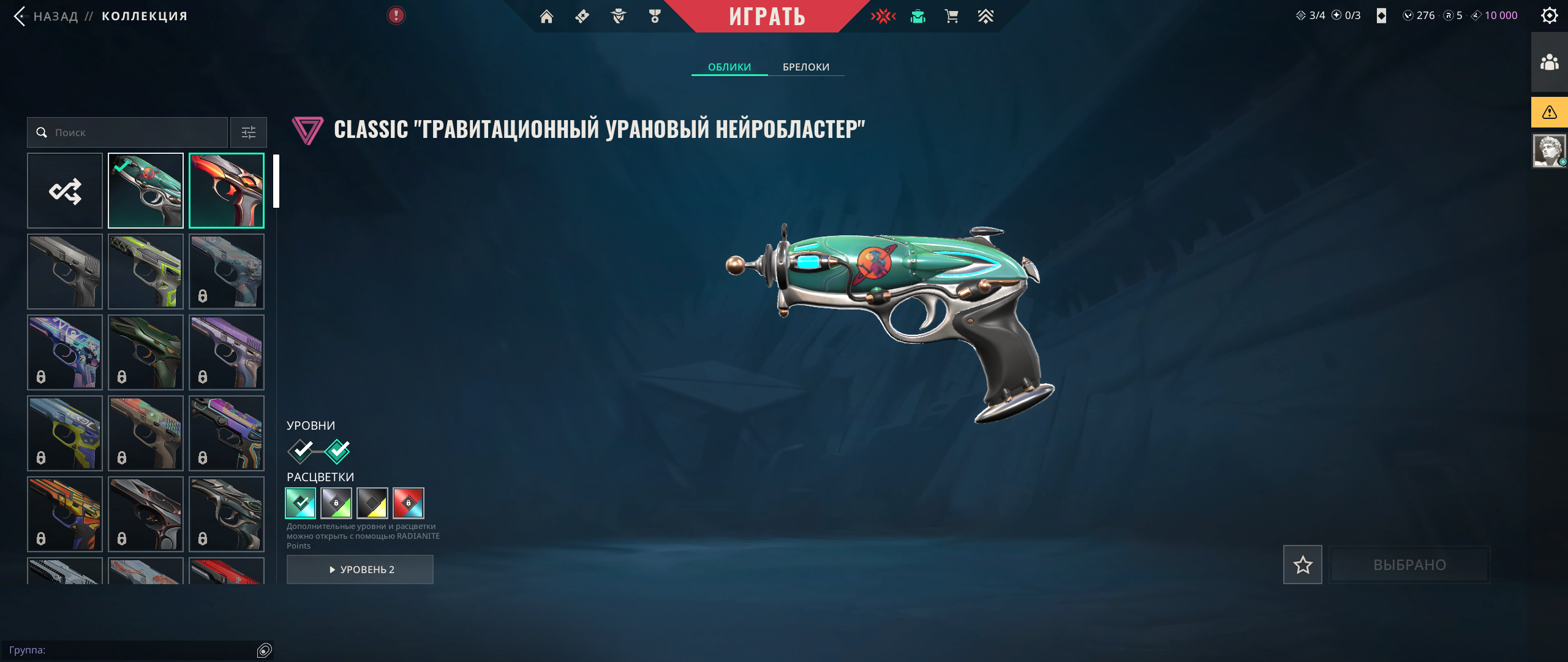Image resolution: width=1568 pixels, height=662 pixels.
Task: Choose the locked red and cyan variant
Action: pos(409,503)
